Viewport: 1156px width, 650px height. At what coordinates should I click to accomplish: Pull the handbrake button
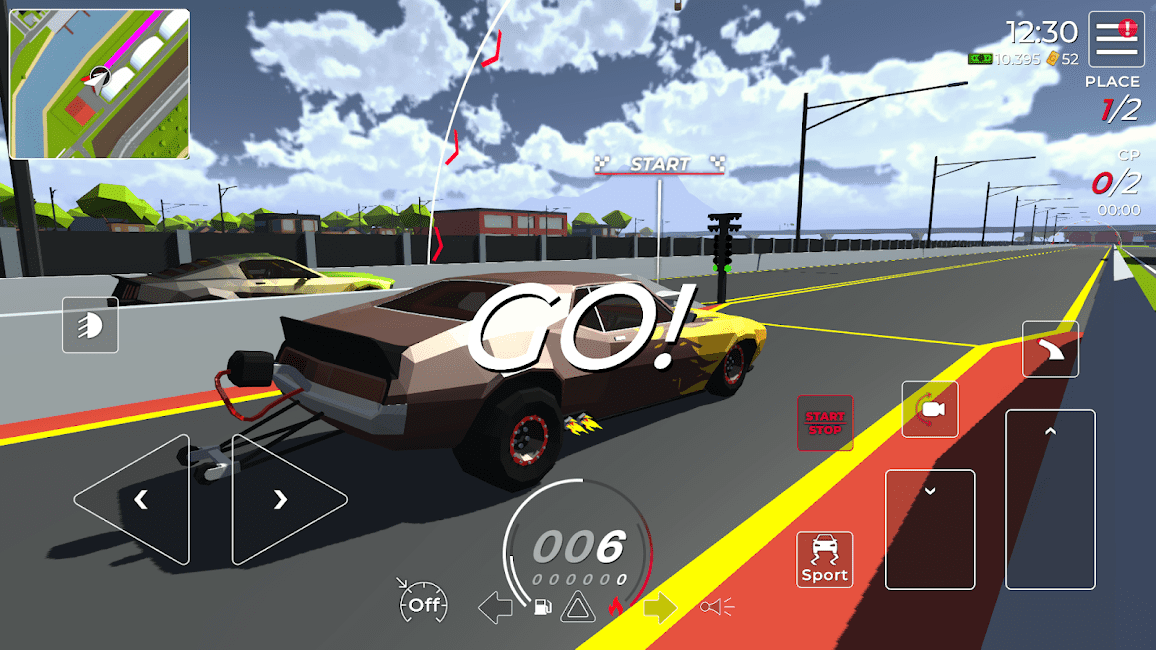[x=1050, y=349]
